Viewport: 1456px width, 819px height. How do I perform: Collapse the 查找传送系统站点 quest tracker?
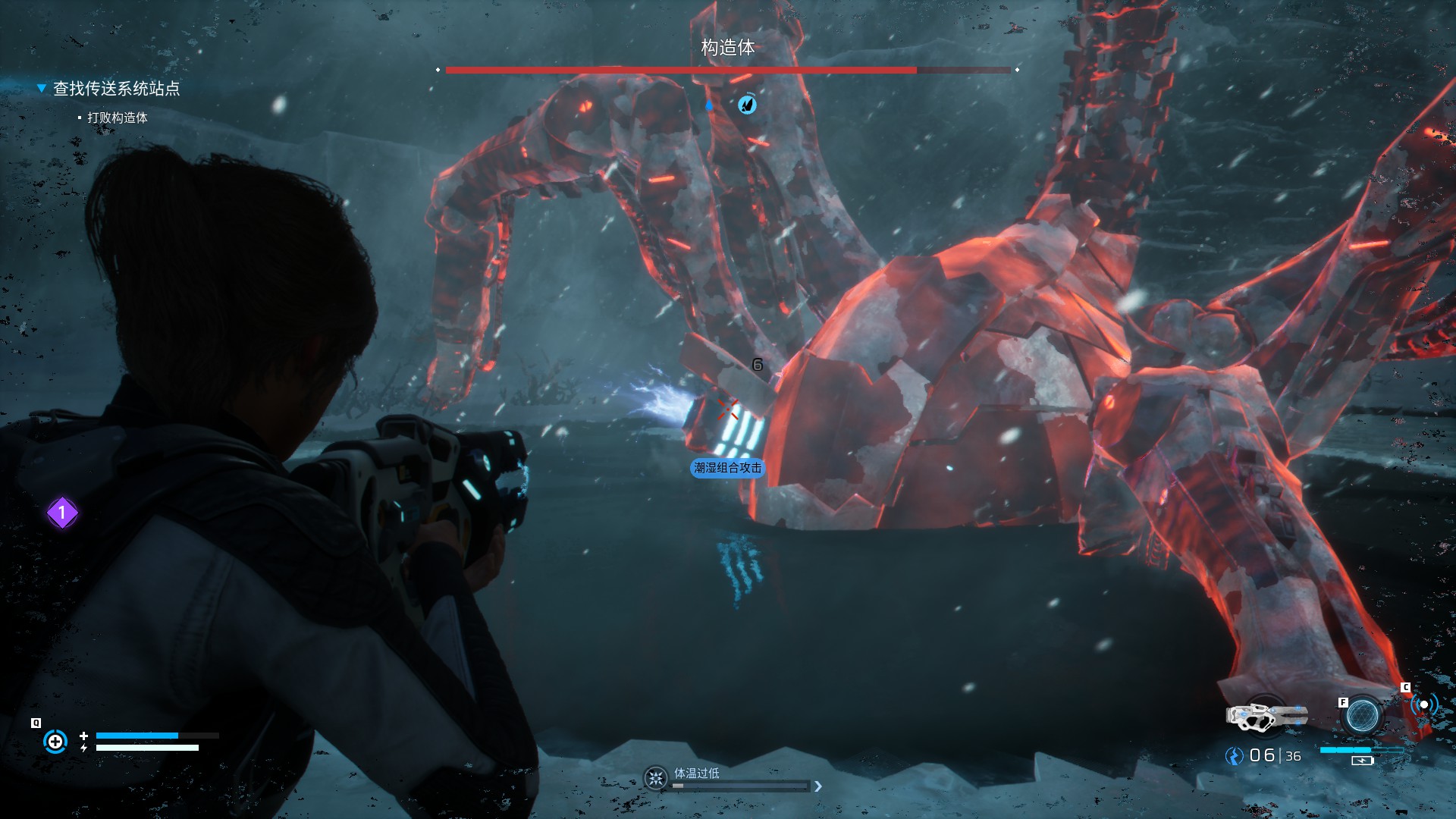point(42,89)
